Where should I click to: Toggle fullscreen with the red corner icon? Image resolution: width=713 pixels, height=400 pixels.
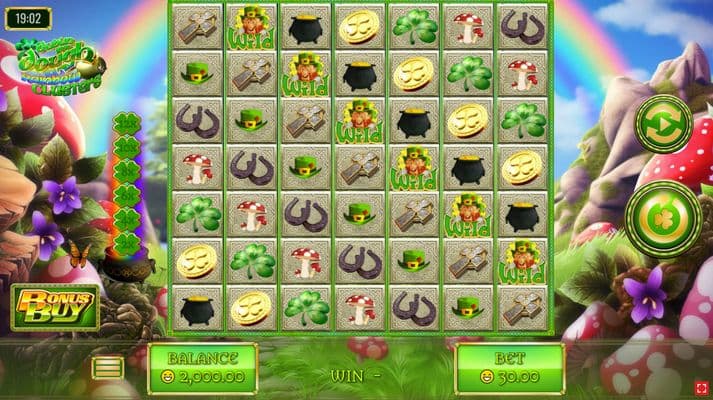pos(702,387)
